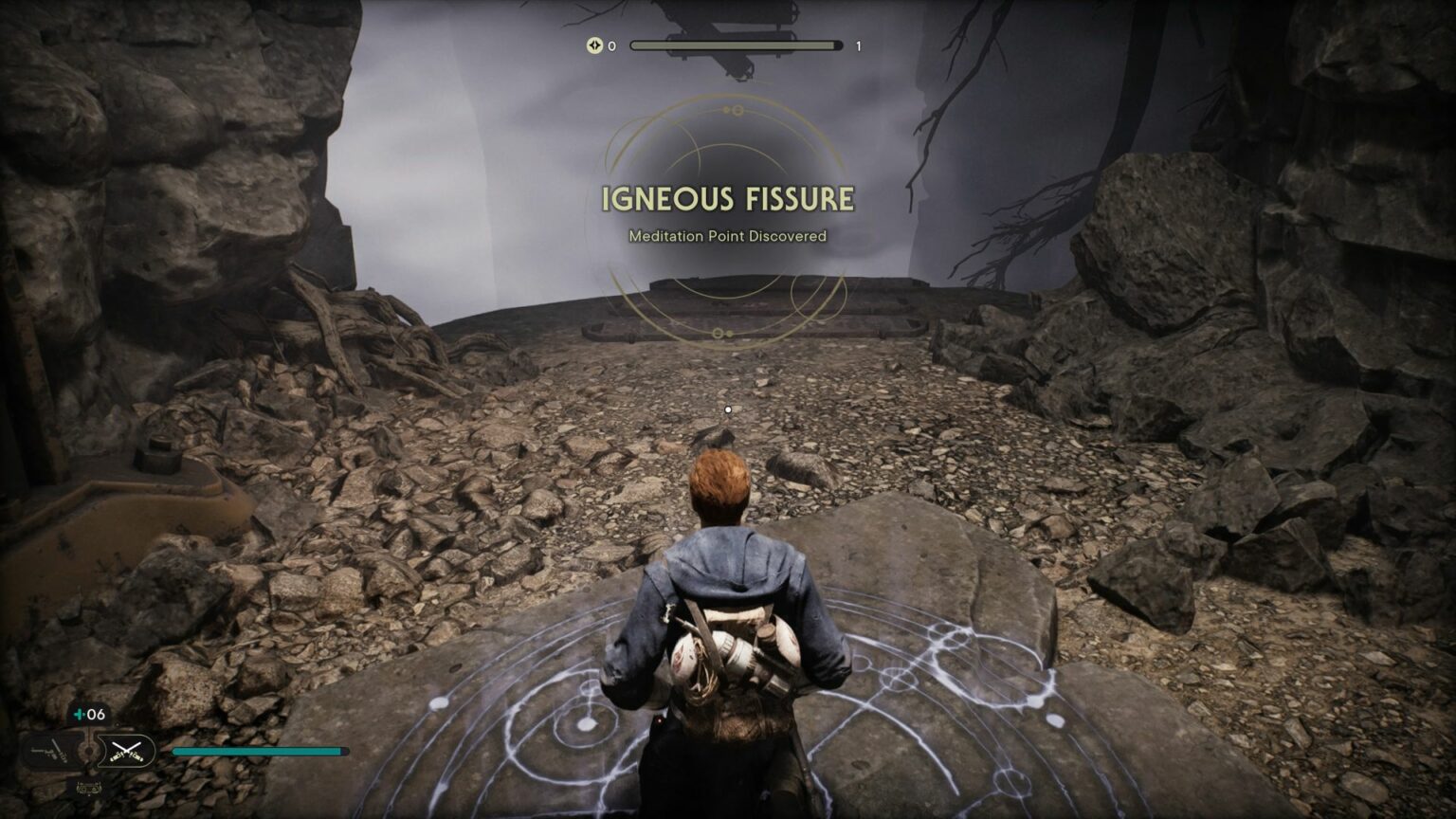Select the crossed lightsabers stance icon
The image size is (1456, 819).
coord(126,750)
